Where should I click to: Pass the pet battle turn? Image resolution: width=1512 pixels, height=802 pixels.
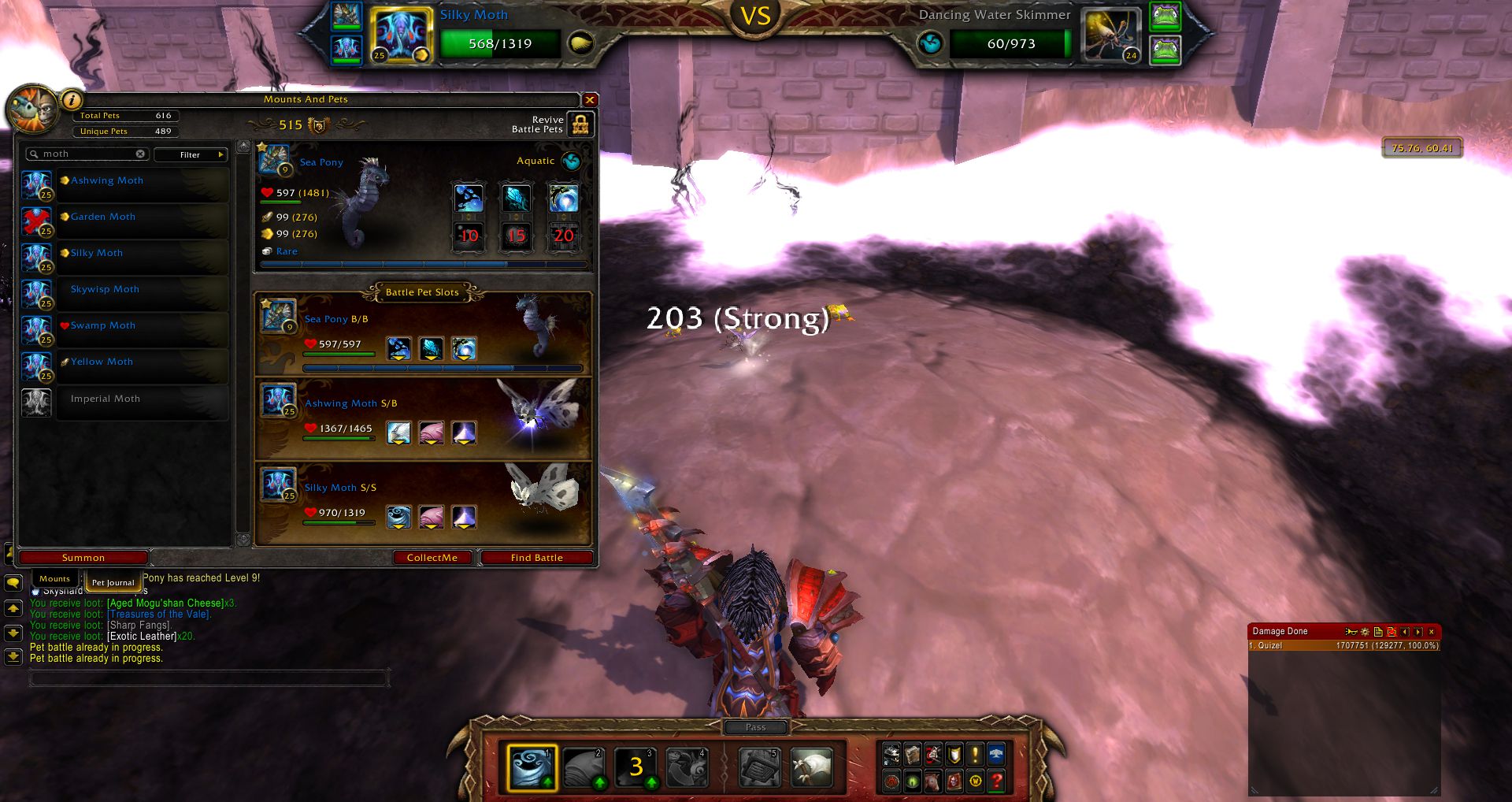[755, 727]
